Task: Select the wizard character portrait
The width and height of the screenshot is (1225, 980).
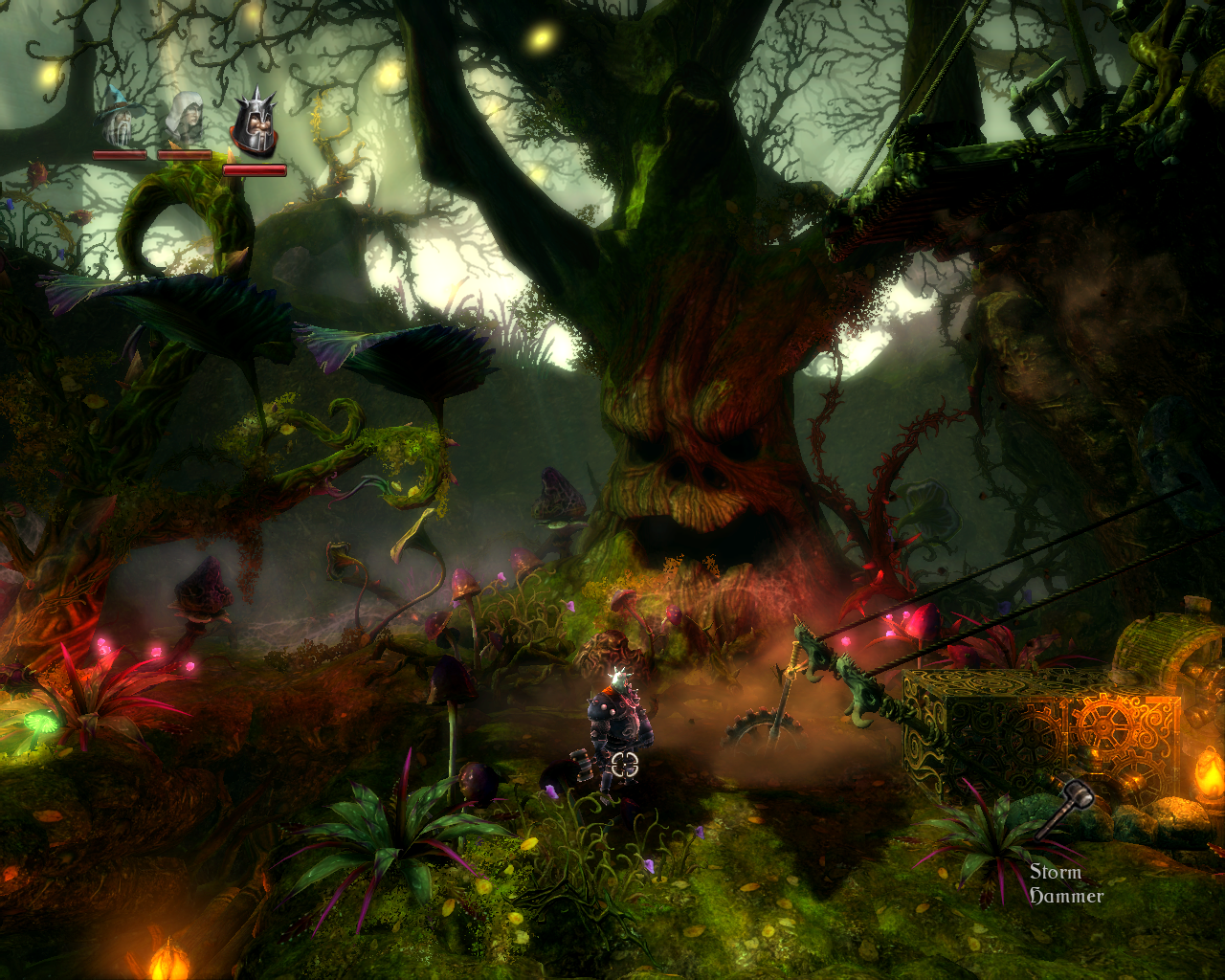Action: 120,119
